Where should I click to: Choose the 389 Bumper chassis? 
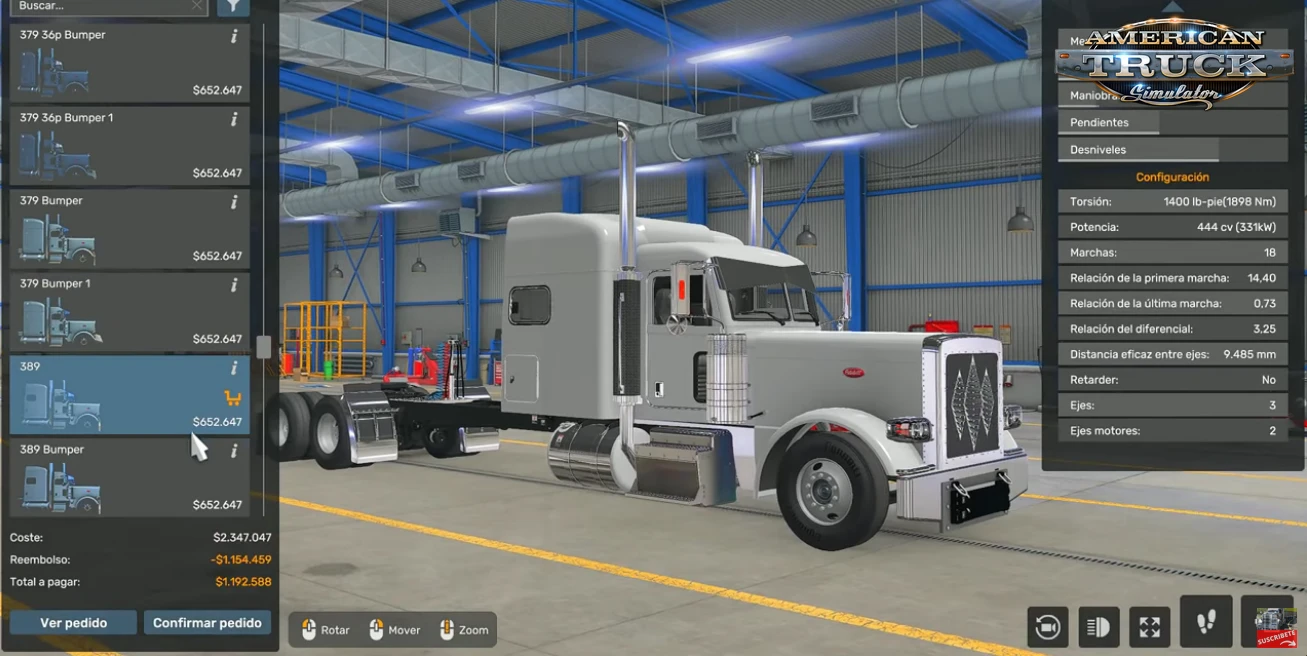coord(129,477)
